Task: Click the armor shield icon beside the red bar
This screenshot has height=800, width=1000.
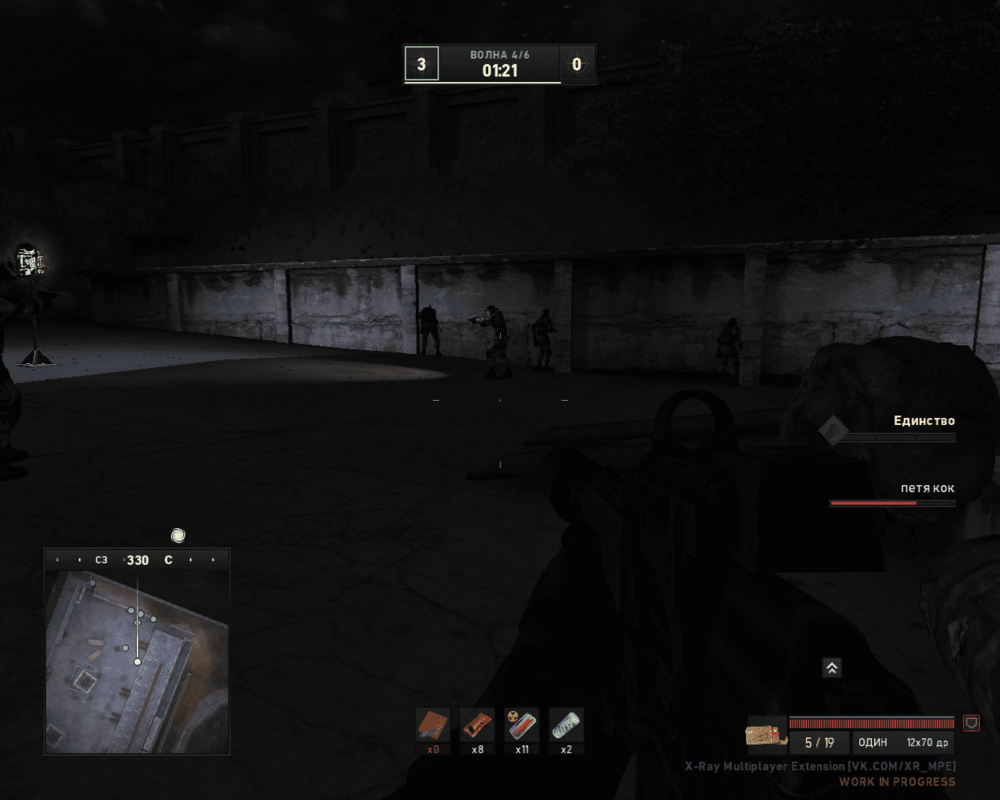Action: point(971,722)
